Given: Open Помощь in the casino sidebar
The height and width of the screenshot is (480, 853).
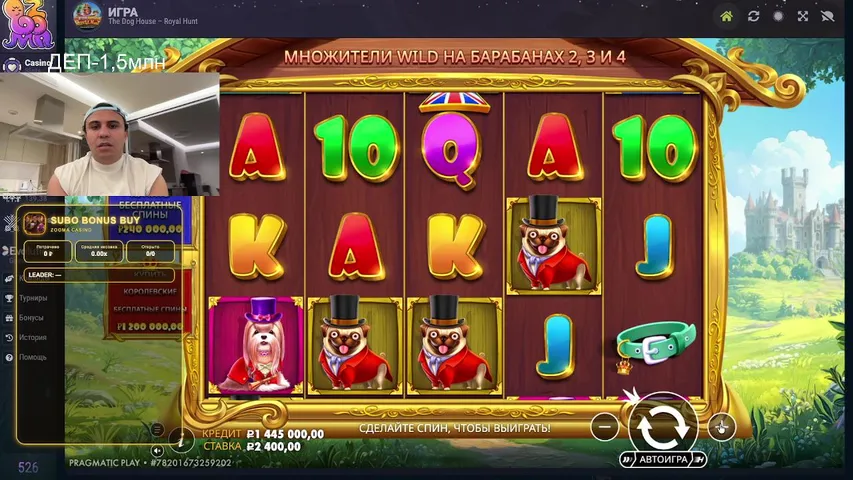Looking at the screenshot, I should point(33,357).
